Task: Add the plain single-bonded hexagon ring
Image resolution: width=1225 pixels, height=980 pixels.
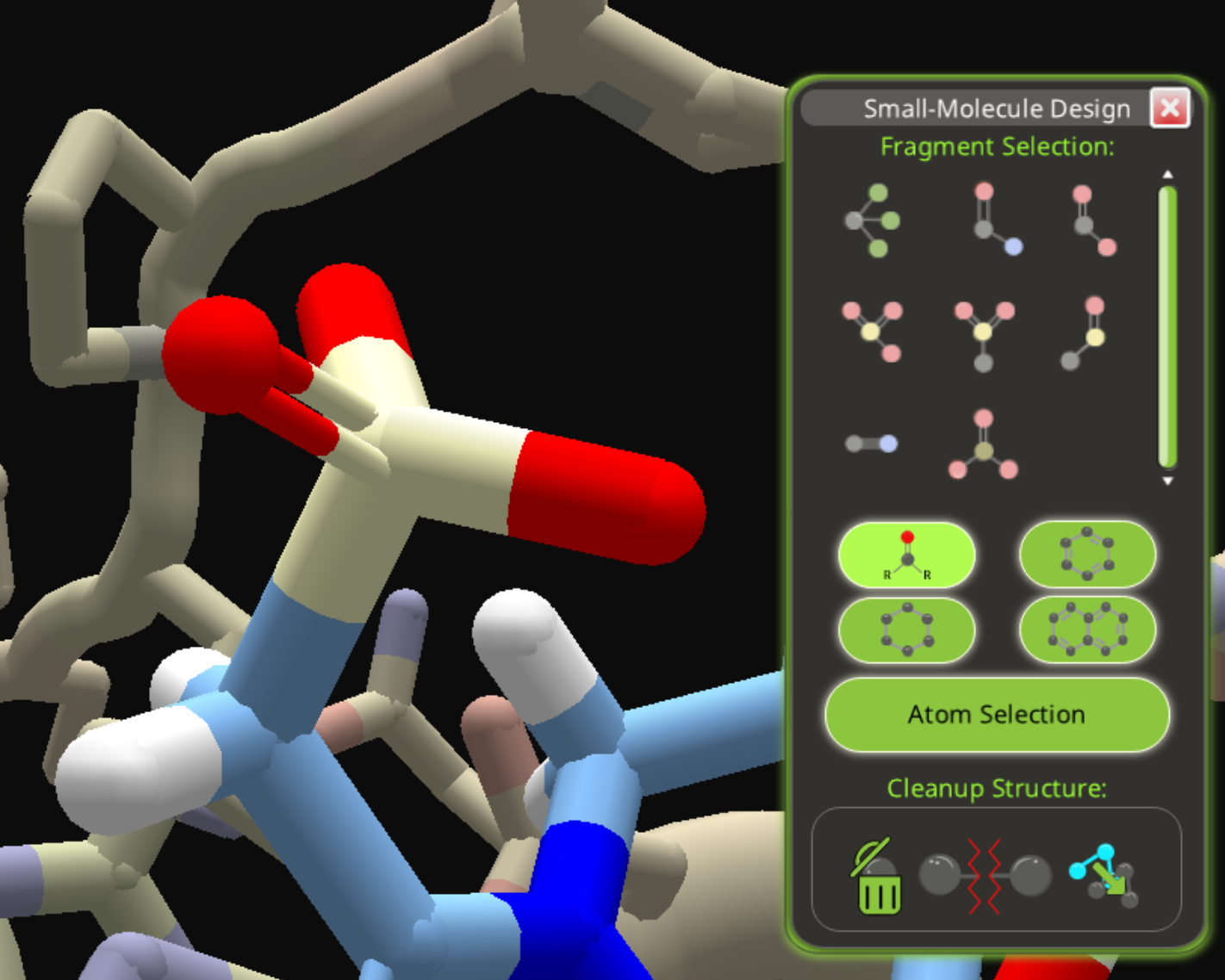Action: pos(906,630)
